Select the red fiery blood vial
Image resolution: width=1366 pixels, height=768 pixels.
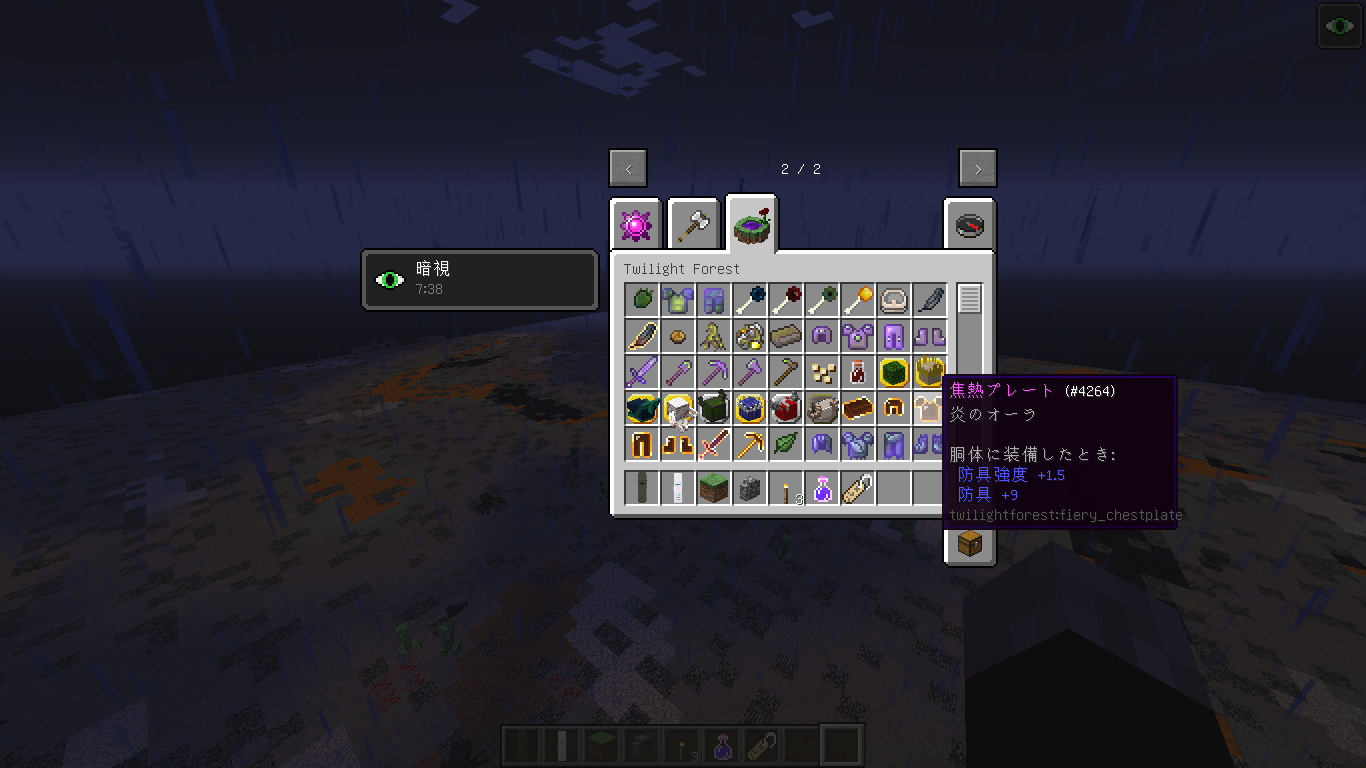point(857,372)
